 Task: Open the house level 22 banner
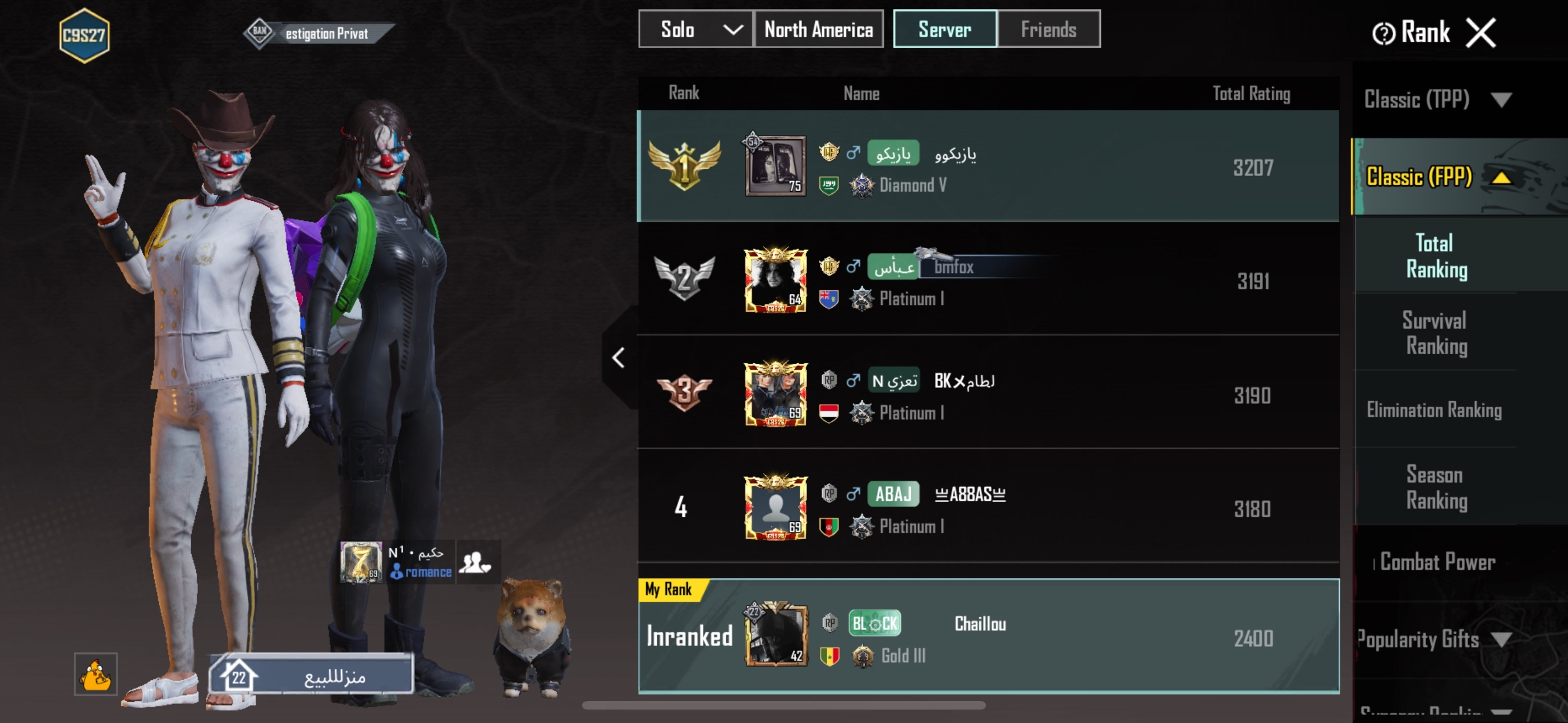311,675
